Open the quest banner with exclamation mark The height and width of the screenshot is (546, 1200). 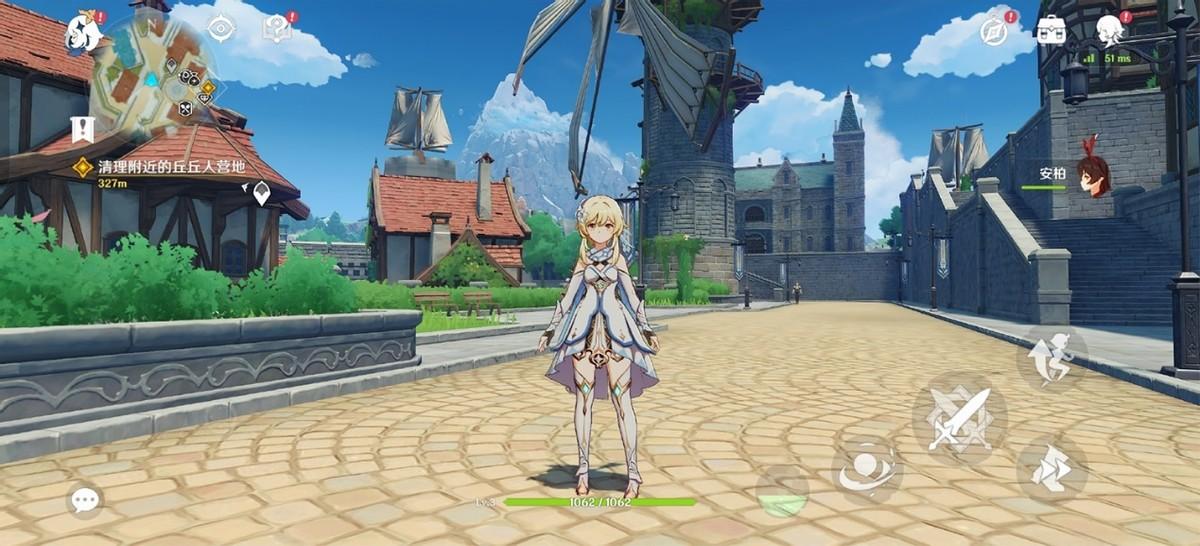coord(82,128)
